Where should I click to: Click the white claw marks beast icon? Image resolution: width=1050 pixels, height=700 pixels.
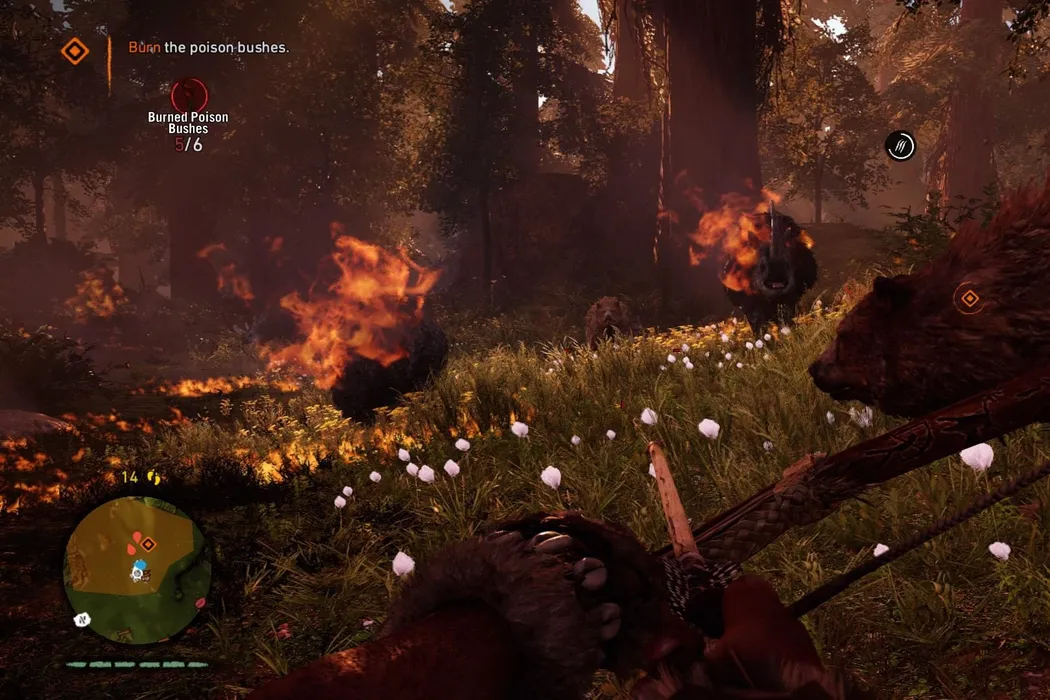[x=900, y=146]
